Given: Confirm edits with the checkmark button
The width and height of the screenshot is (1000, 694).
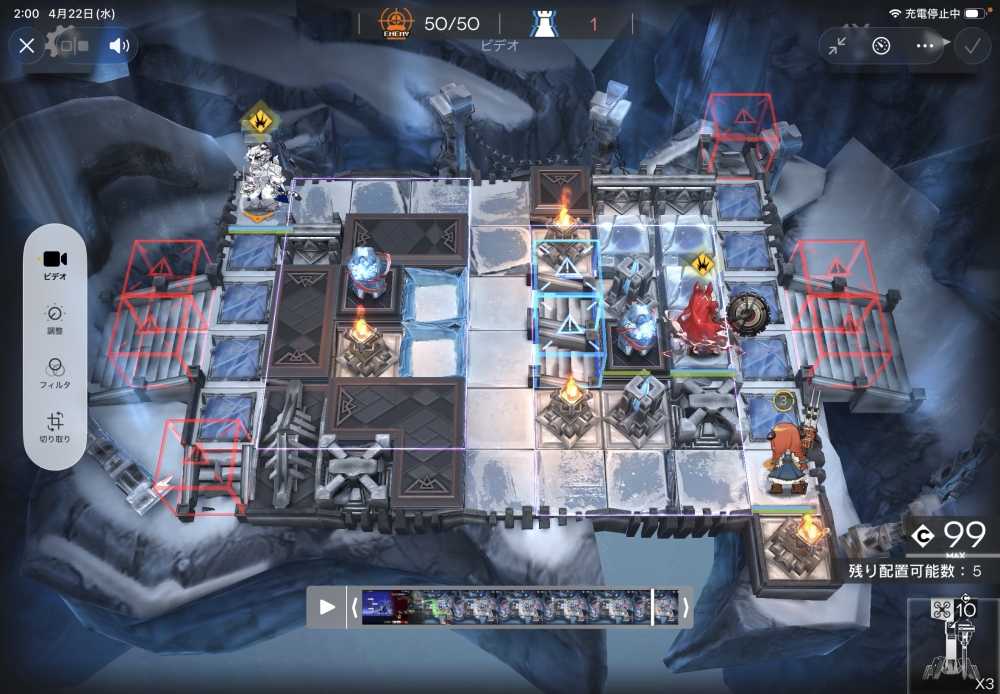Looking at the screenshot, I should pyautogui.click(x=969, y=45).
